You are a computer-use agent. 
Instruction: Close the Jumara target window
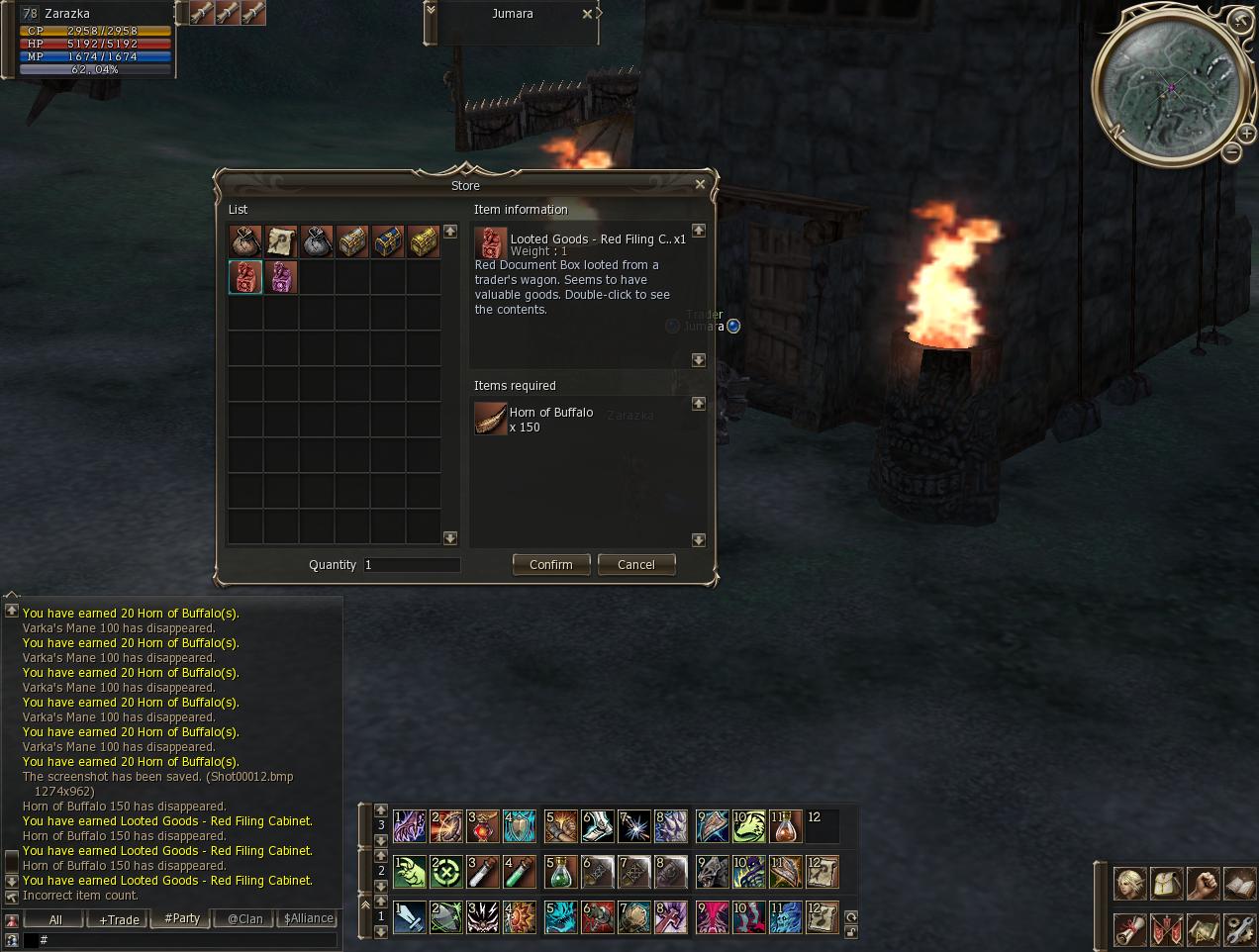coord(587,14)
